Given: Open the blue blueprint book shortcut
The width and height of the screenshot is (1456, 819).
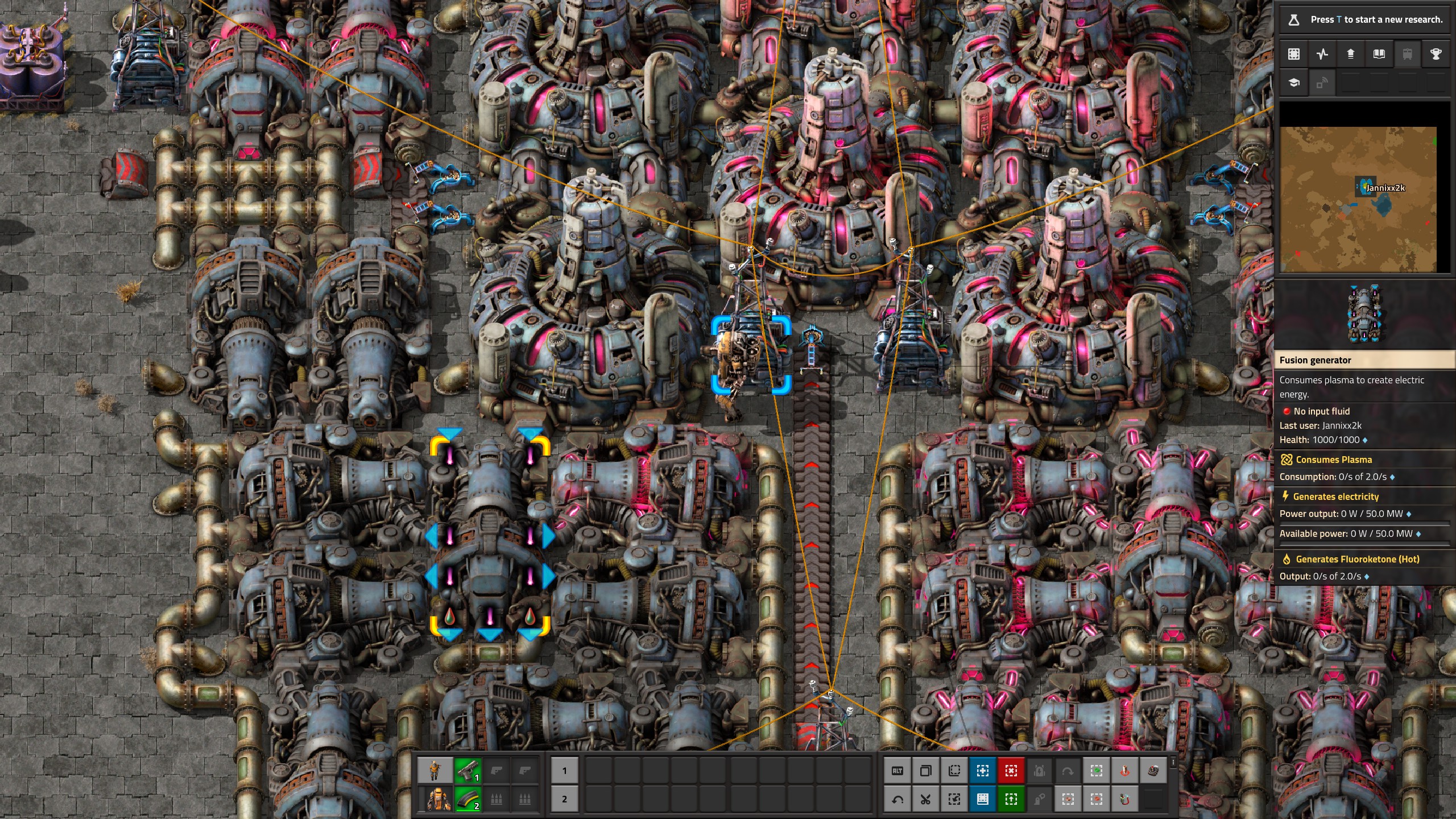Looking at the screenshot, I should 982,799.
